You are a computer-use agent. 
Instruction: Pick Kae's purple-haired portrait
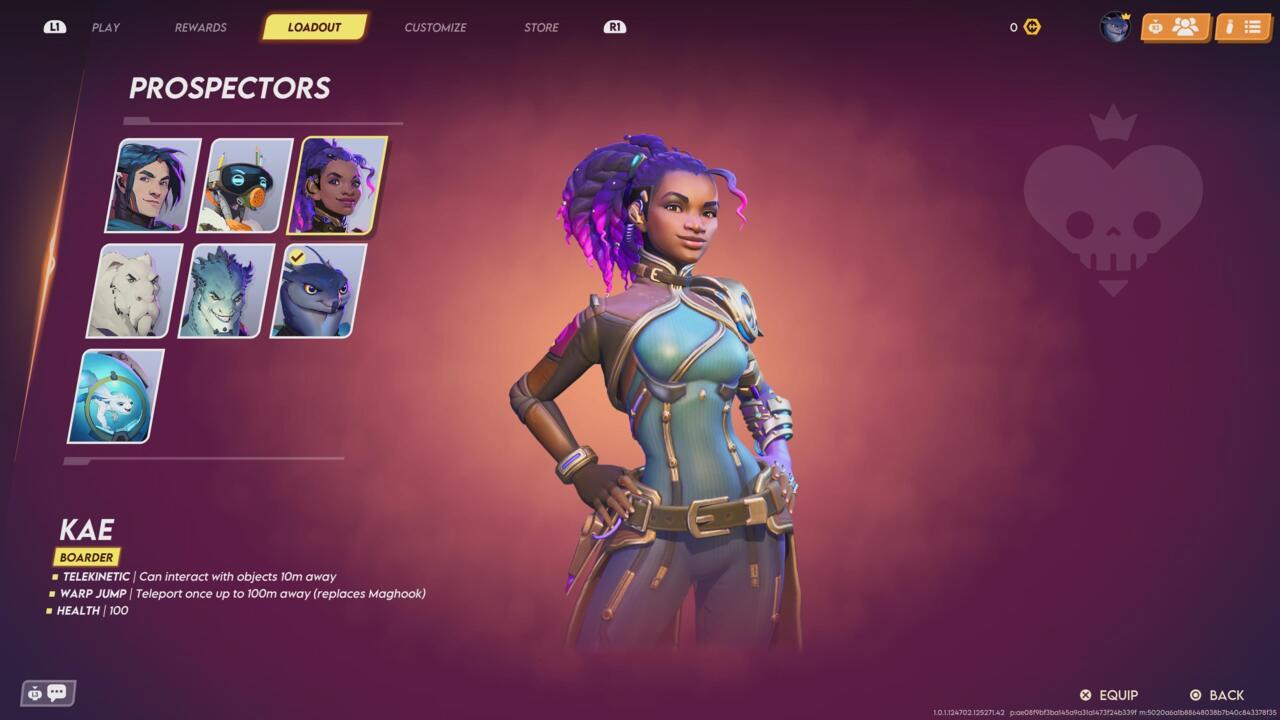(337, 185)
